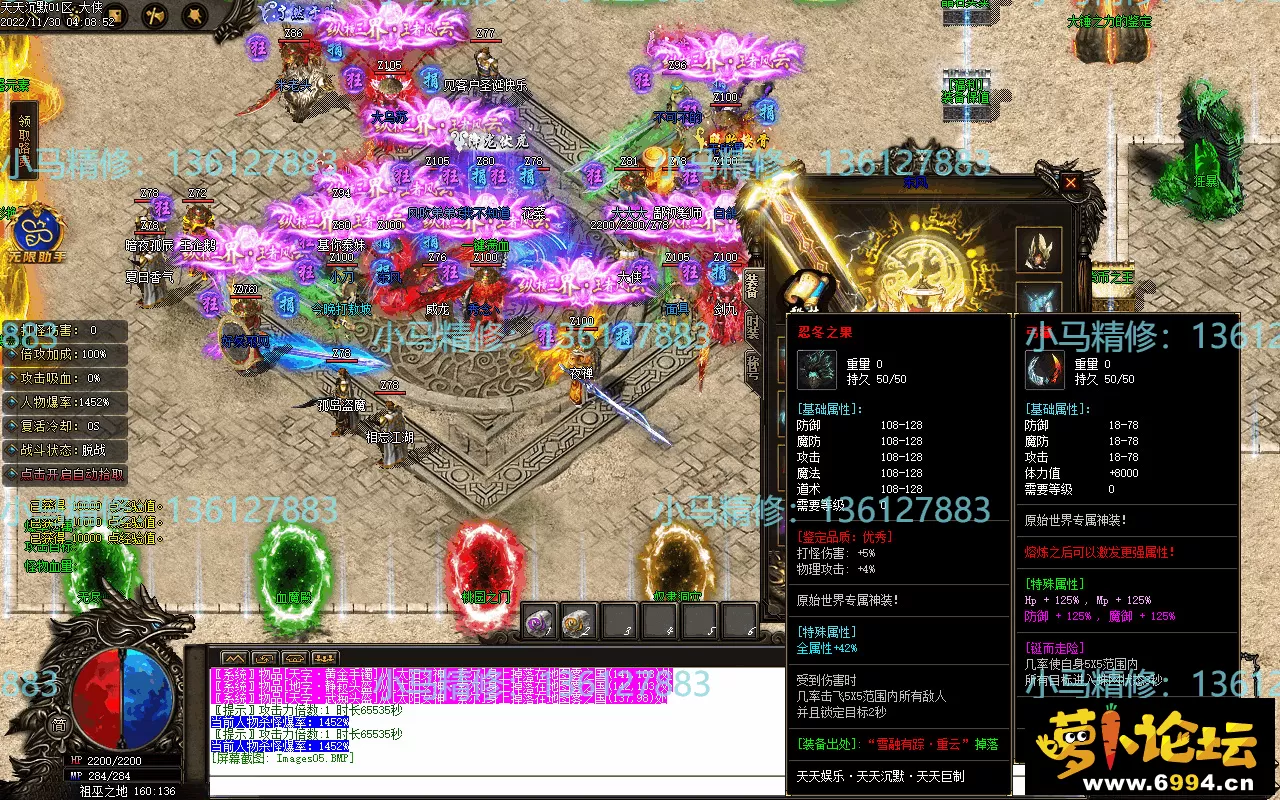Switch to the 装备 equipment tab
The height and width of the screenshot is (800, 1280).
click(752, 285)
